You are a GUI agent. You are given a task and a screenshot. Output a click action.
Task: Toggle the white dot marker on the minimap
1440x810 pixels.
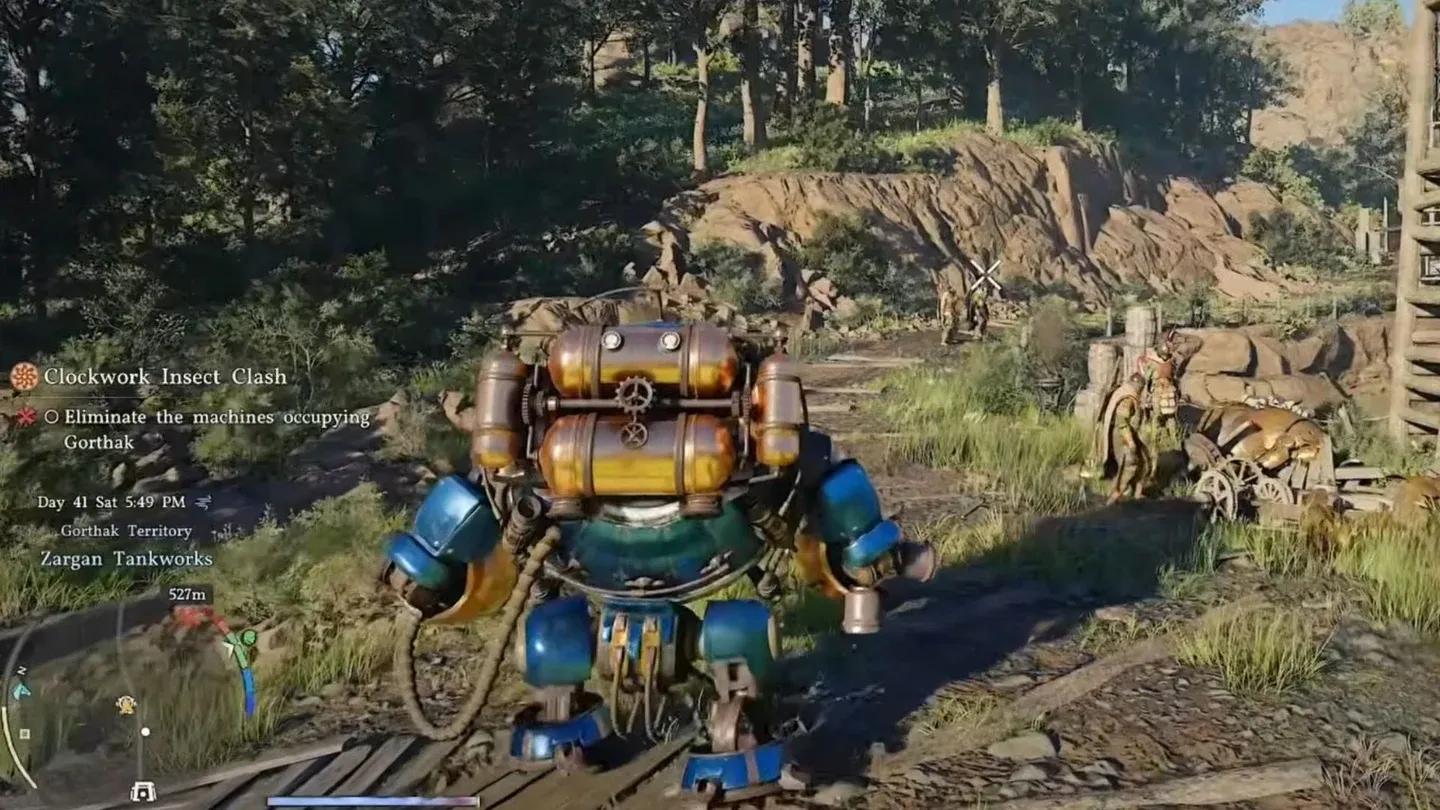click(x=145, y=732)
